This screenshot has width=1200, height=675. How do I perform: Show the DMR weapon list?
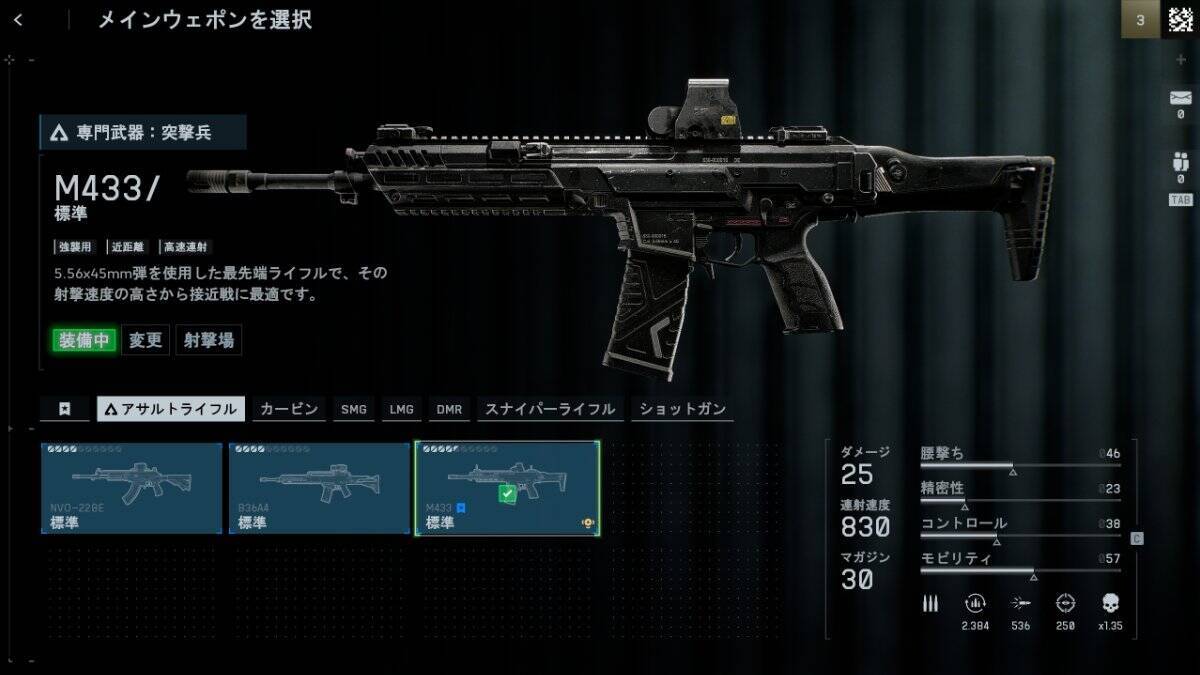tap(449, 408)
